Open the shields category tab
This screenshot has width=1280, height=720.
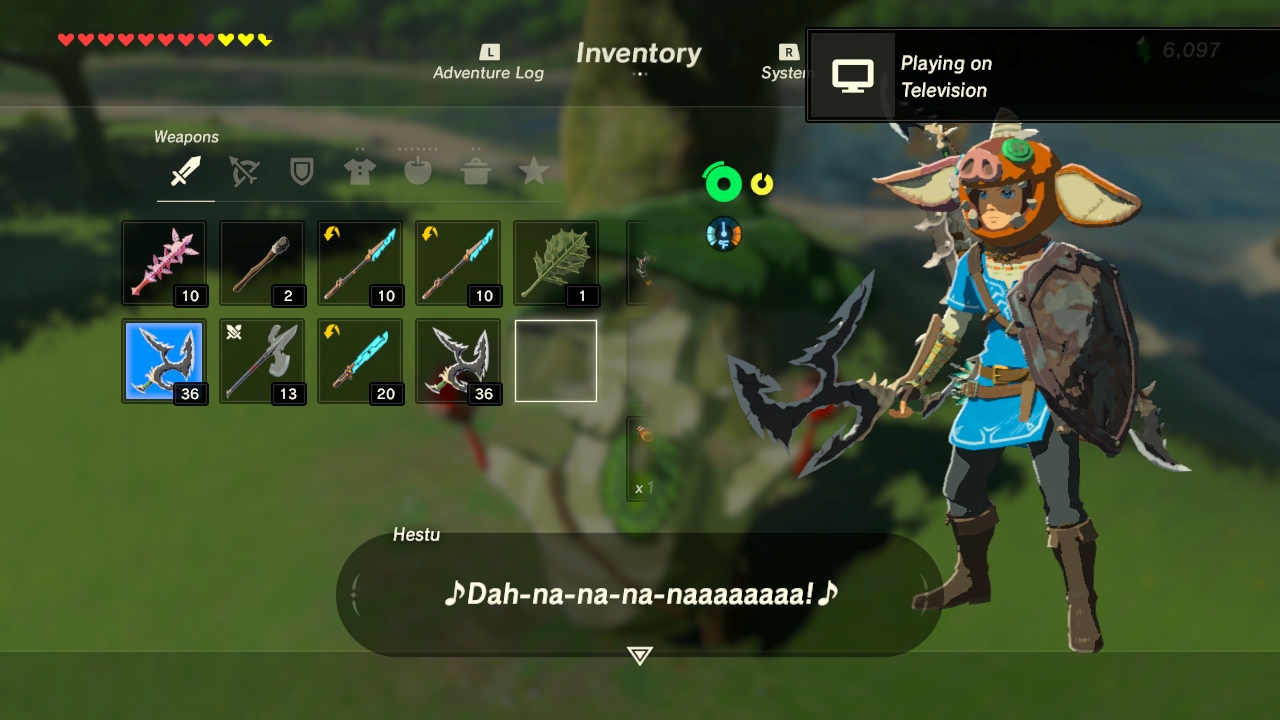pyautogui.click(x=301, y=172)
